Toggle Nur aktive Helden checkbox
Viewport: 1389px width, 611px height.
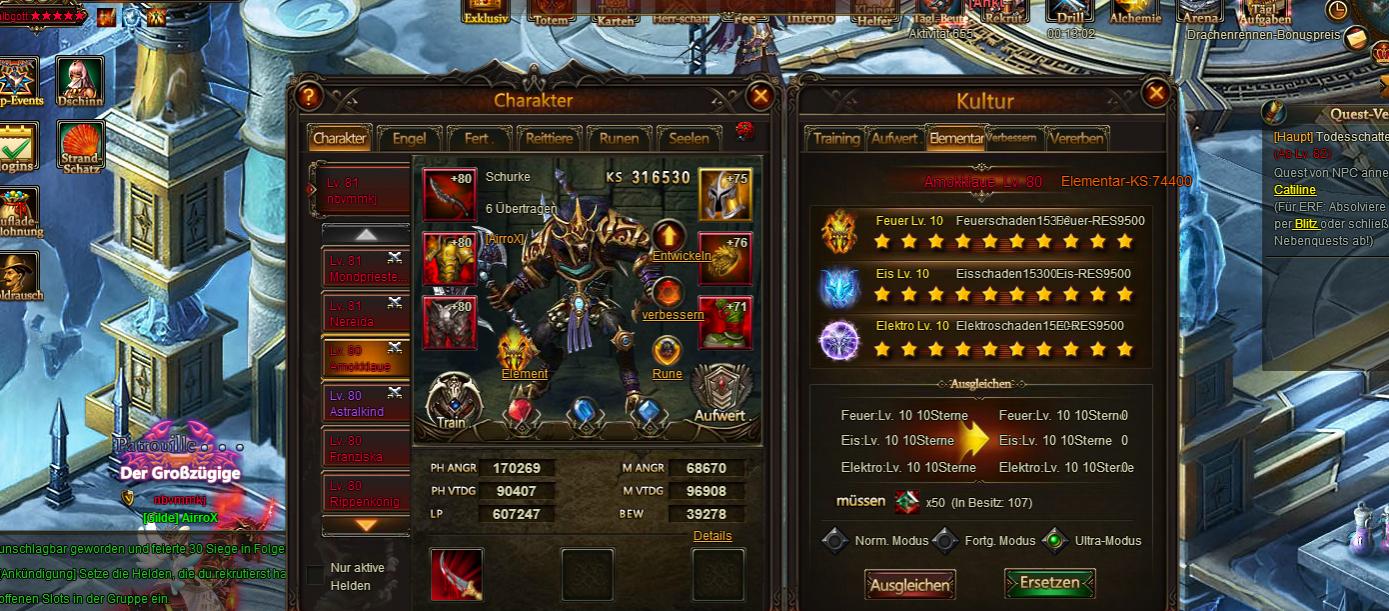point(315,575)
